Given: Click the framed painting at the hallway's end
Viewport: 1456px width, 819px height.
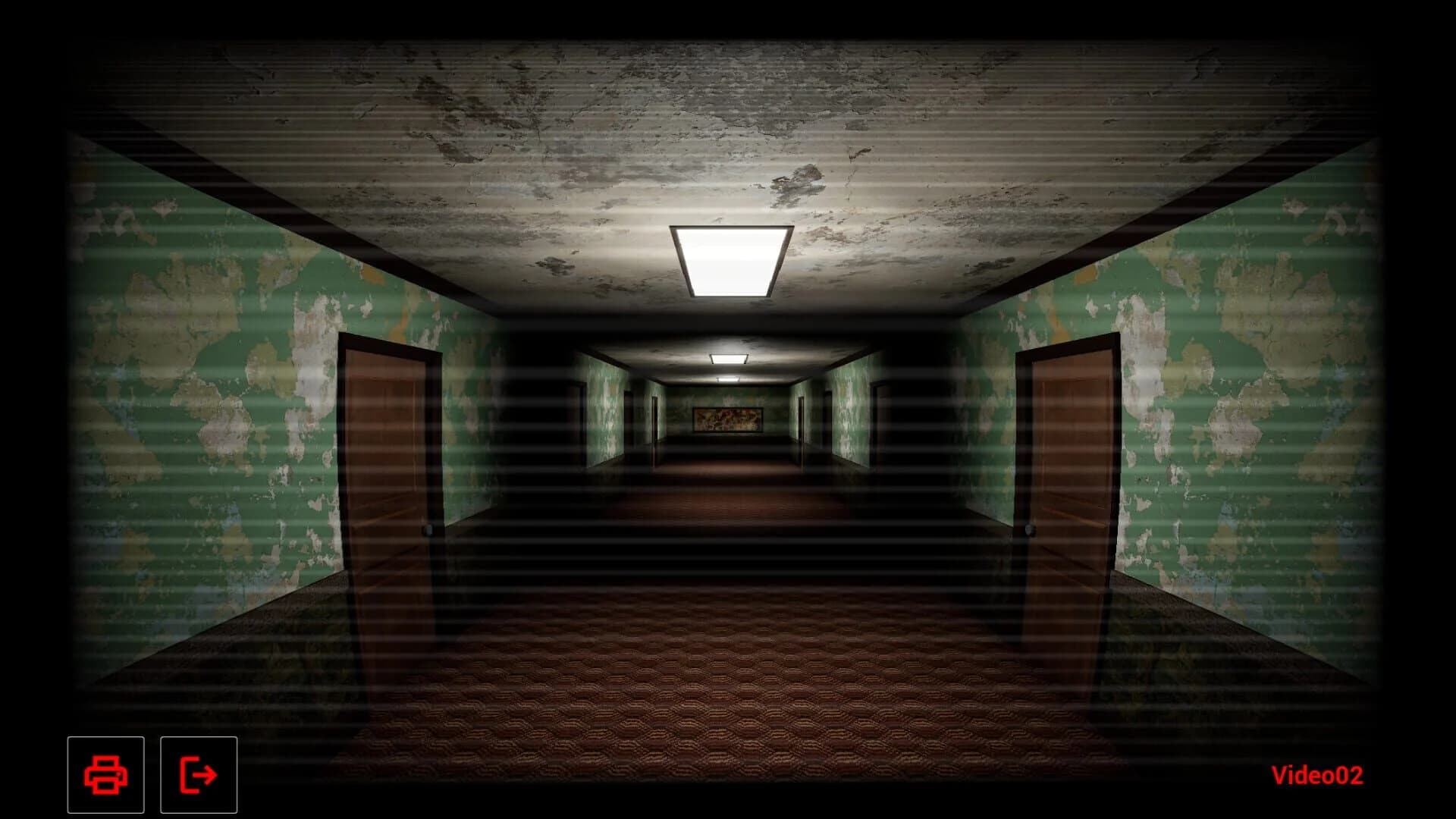Looking at the screenshot, I should pos(730,418).
